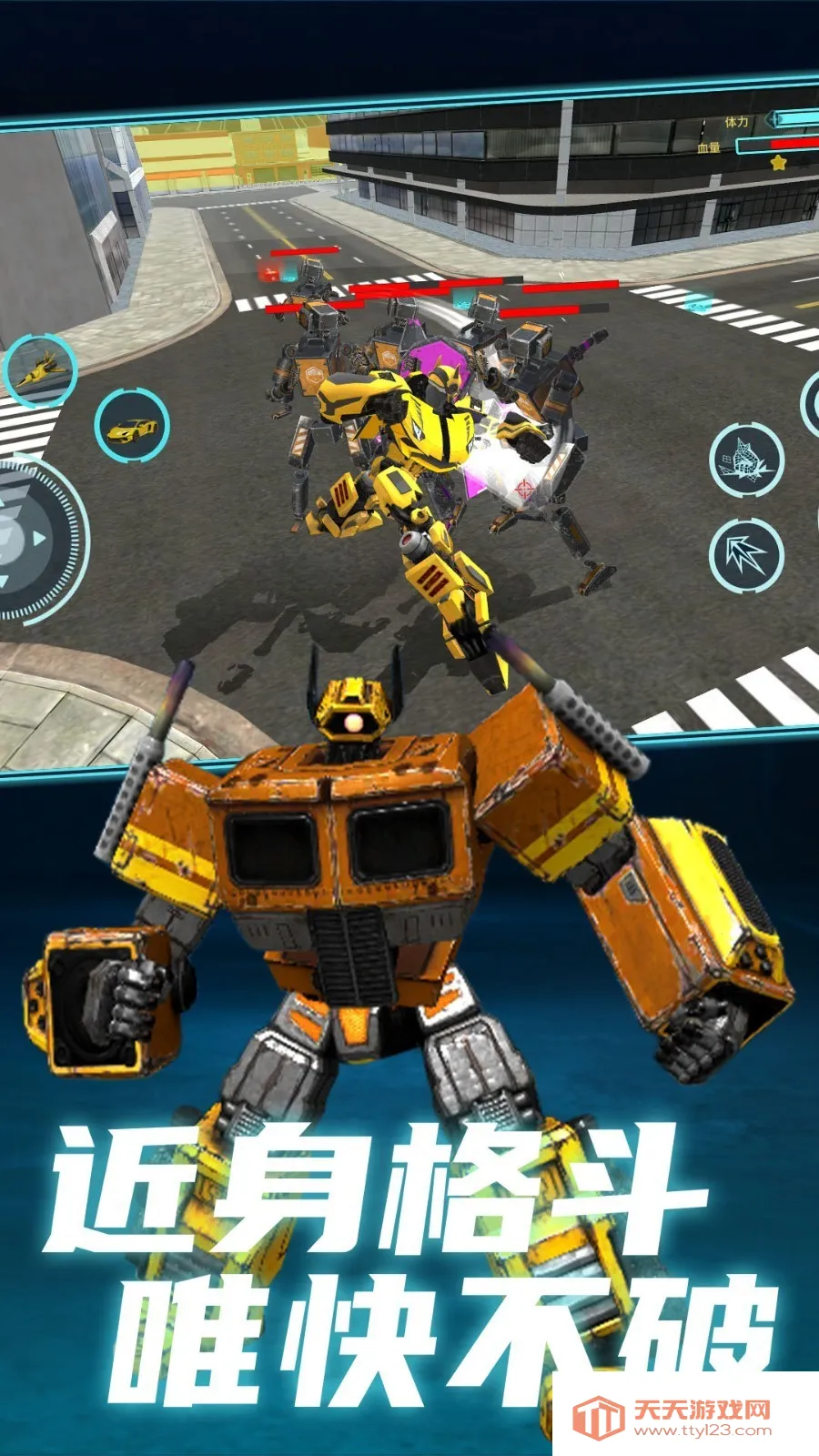Transform into the yellow sports car
The height and width of the screenshot is (1456, 819).
[x=132, y=426]
